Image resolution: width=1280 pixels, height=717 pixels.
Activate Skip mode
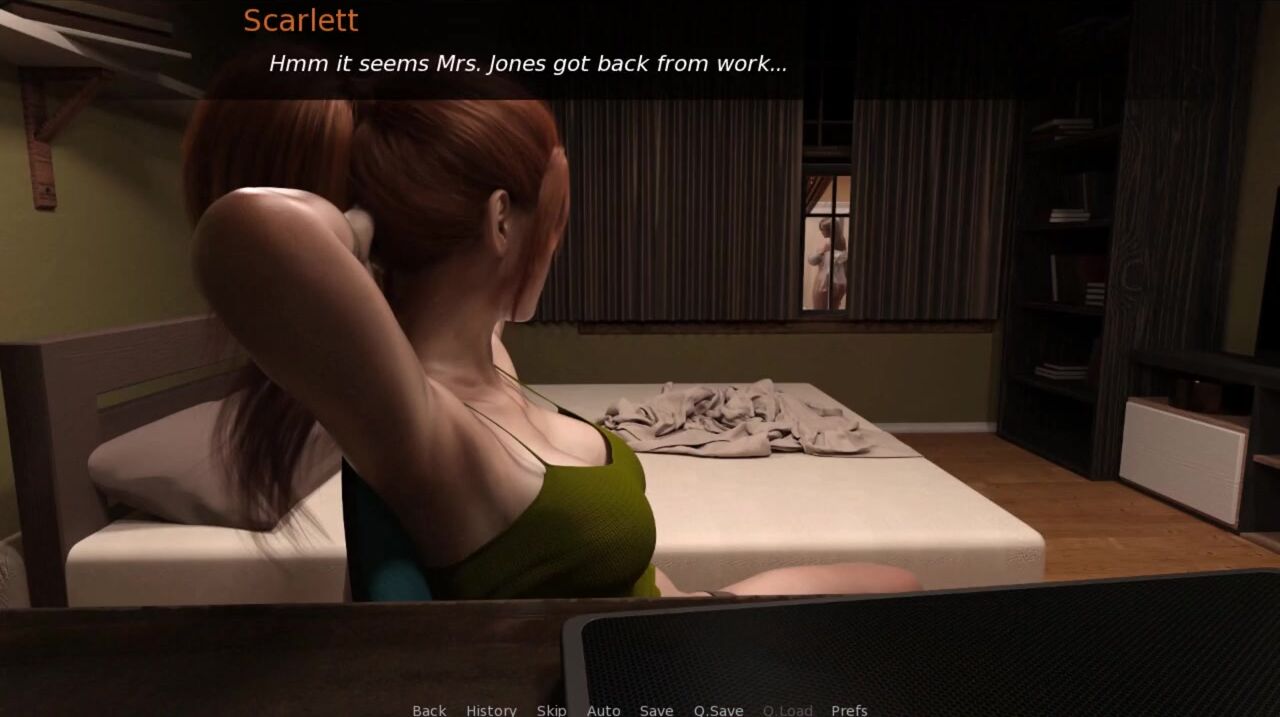pyautogui.click(x=551, y=710)
